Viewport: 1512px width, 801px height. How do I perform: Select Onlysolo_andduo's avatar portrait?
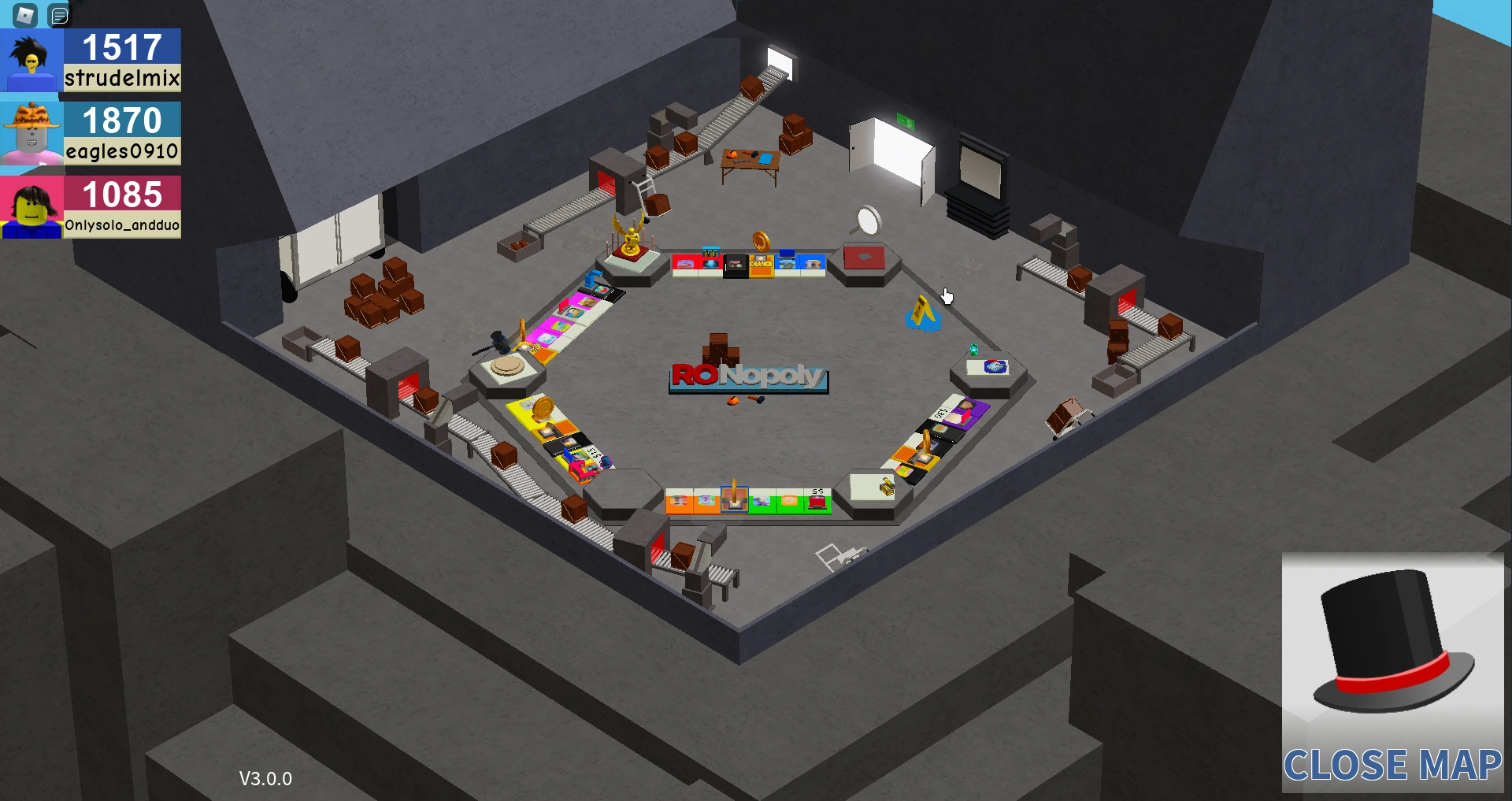(30, 206)
